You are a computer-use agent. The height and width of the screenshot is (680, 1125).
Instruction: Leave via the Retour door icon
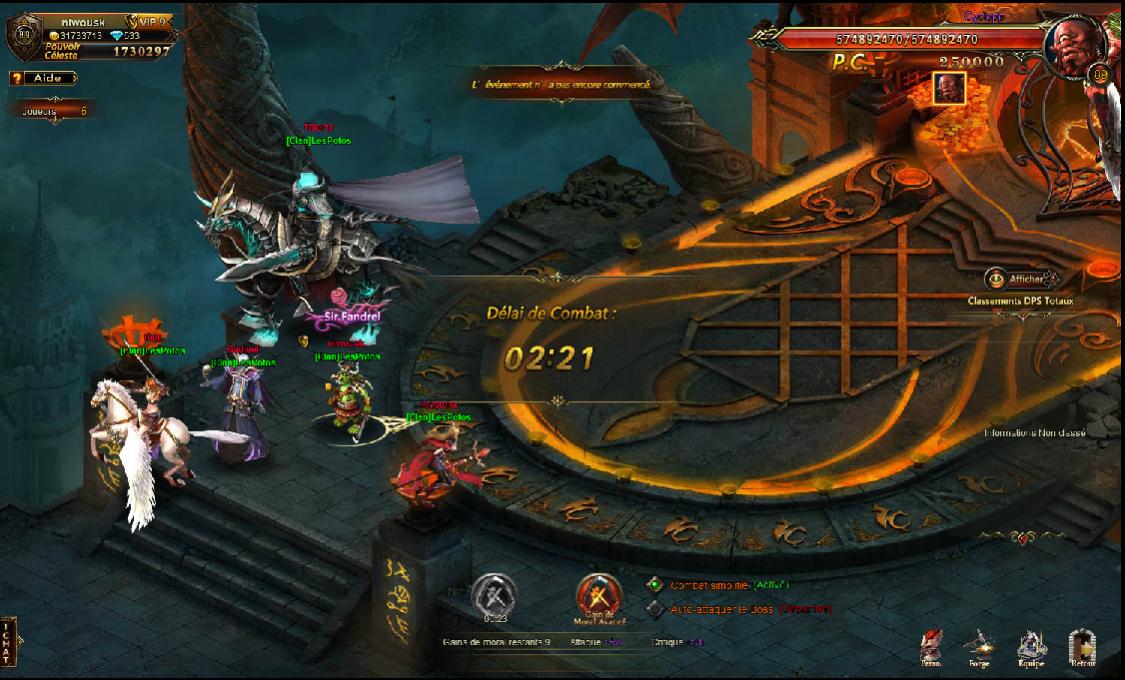1083,648
